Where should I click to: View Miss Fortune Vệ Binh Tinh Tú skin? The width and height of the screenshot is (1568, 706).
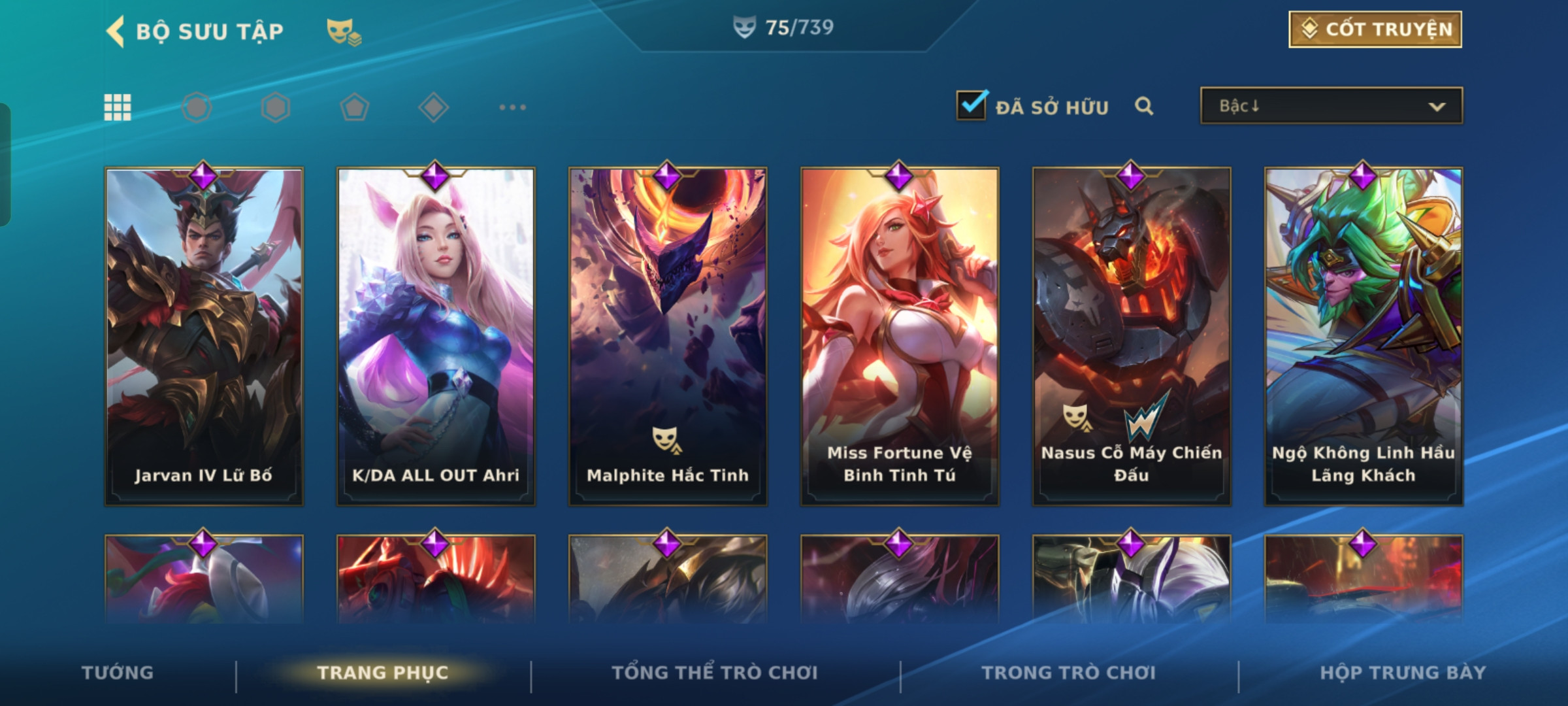[x=900, y=337]
